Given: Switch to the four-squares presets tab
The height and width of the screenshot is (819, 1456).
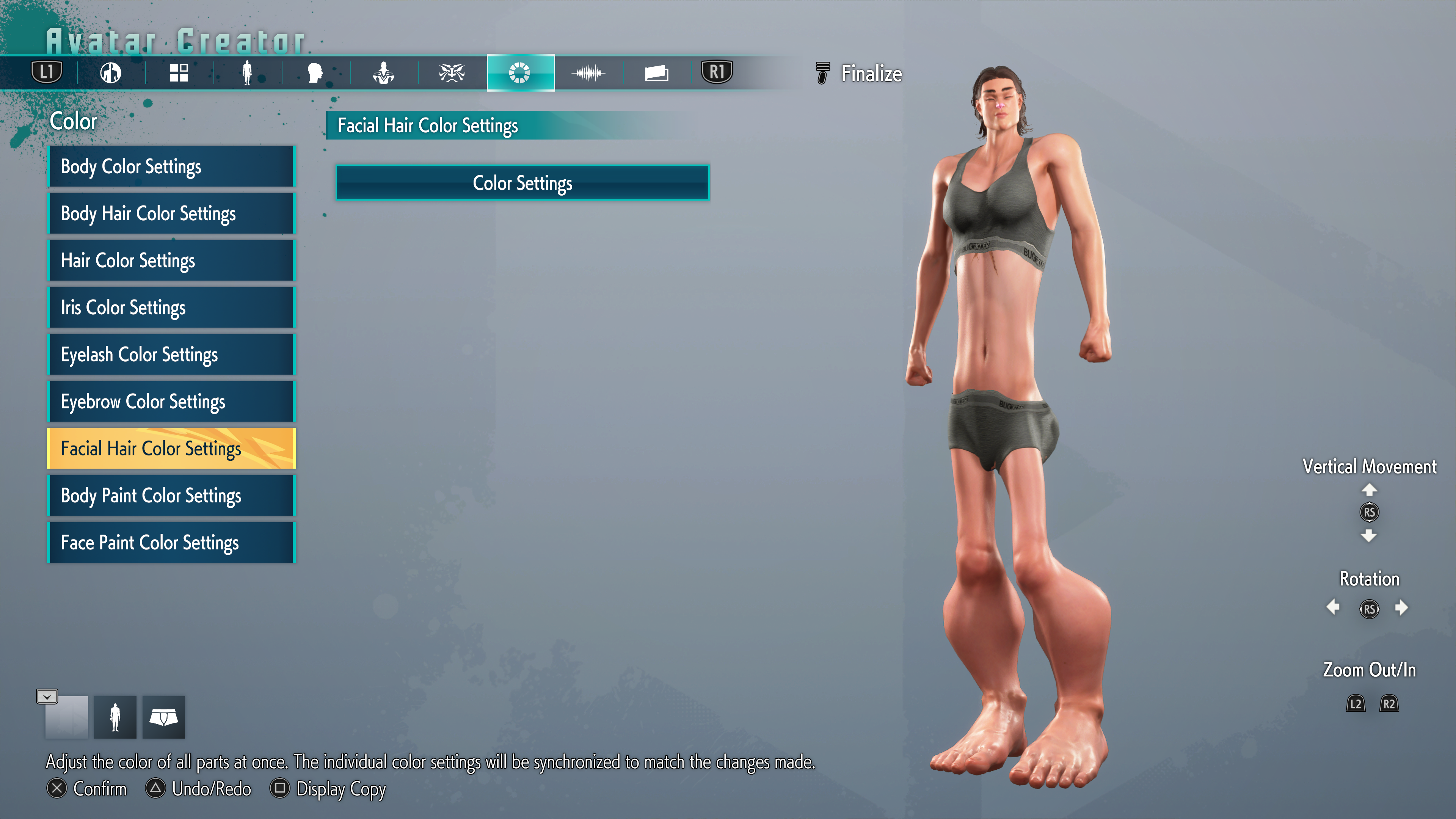Looking at the screenshot, I should pyautogui.click(x=179, y=73).
